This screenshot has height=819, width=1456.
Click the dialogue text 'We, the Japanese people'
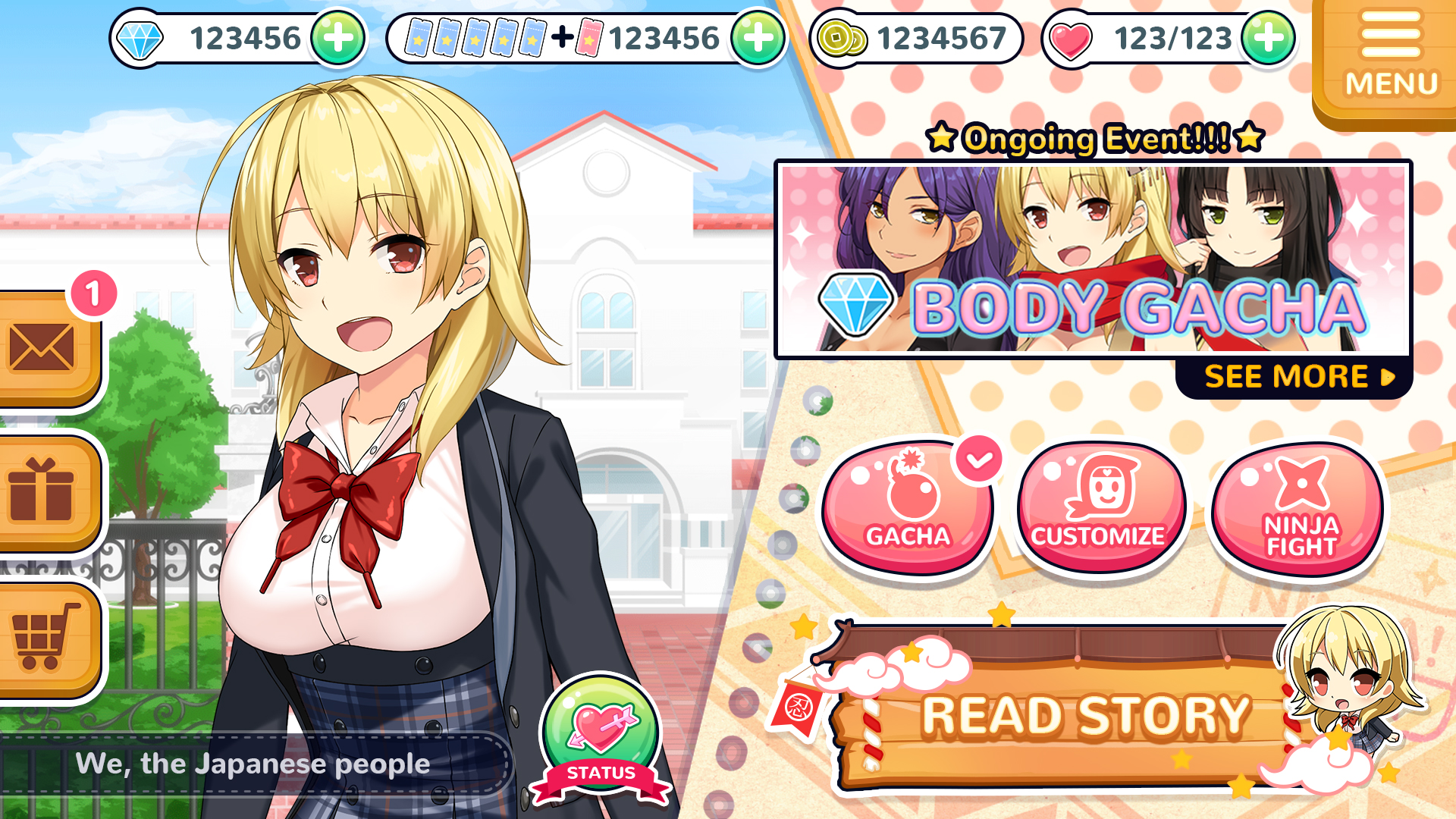coord(254,764)
